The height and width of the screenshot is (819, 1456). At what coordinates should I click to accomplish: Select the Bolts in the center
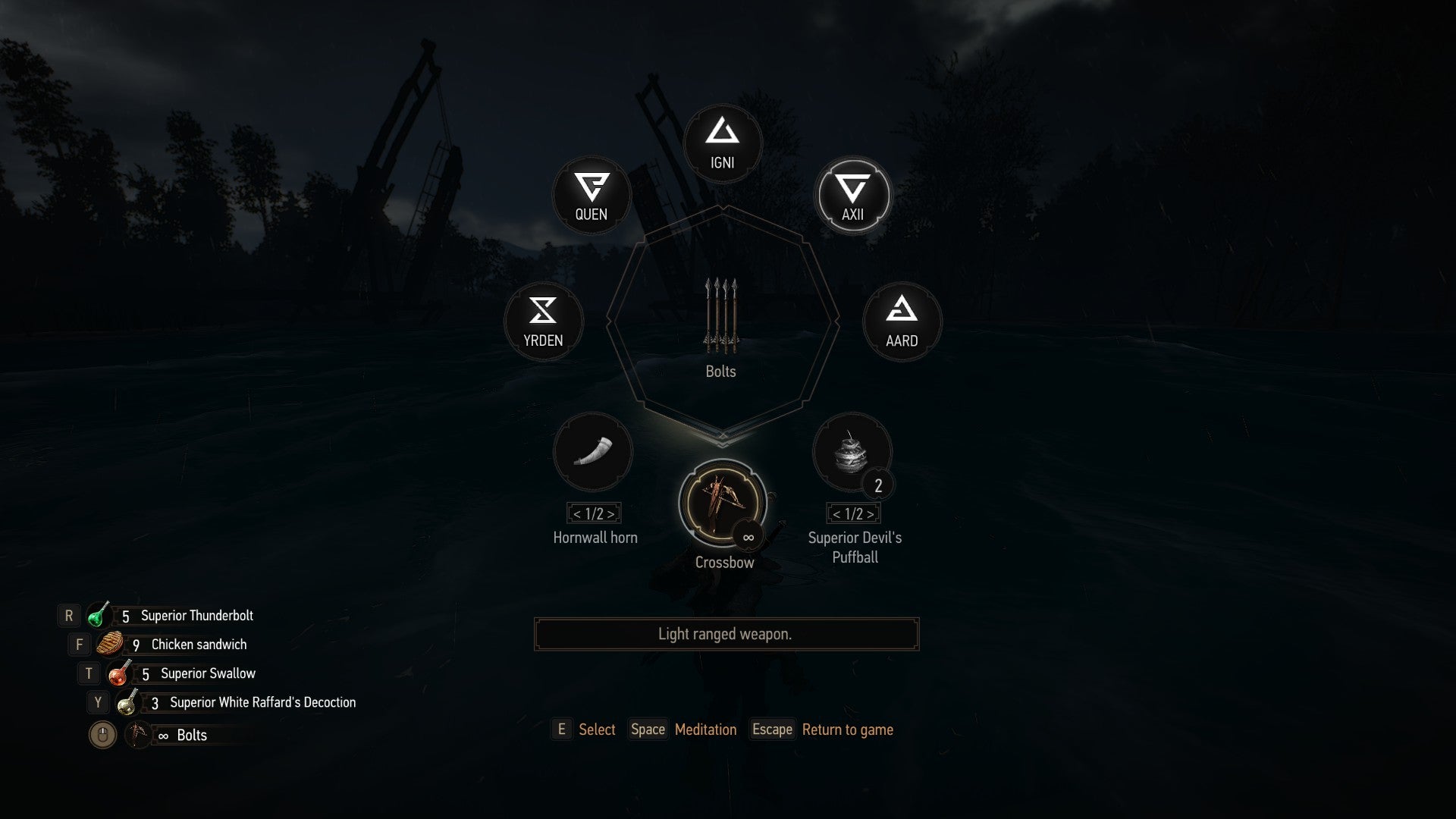[x=720, y=318]
